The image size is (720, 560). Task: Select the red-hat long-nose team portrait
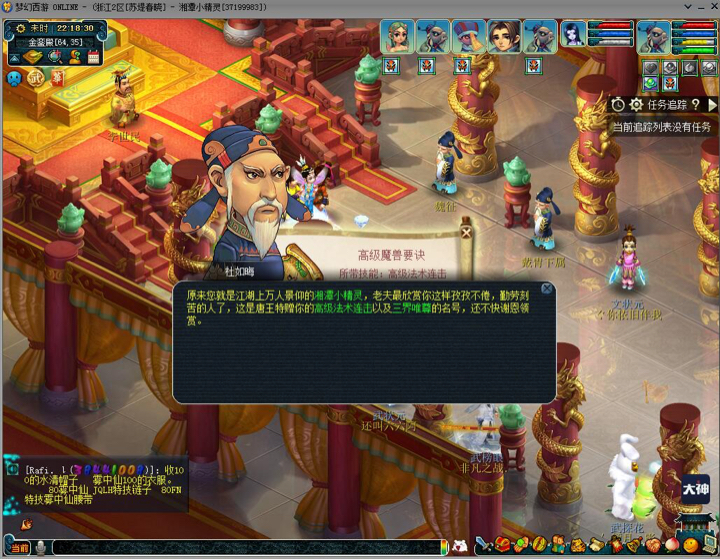click(469, 37)
